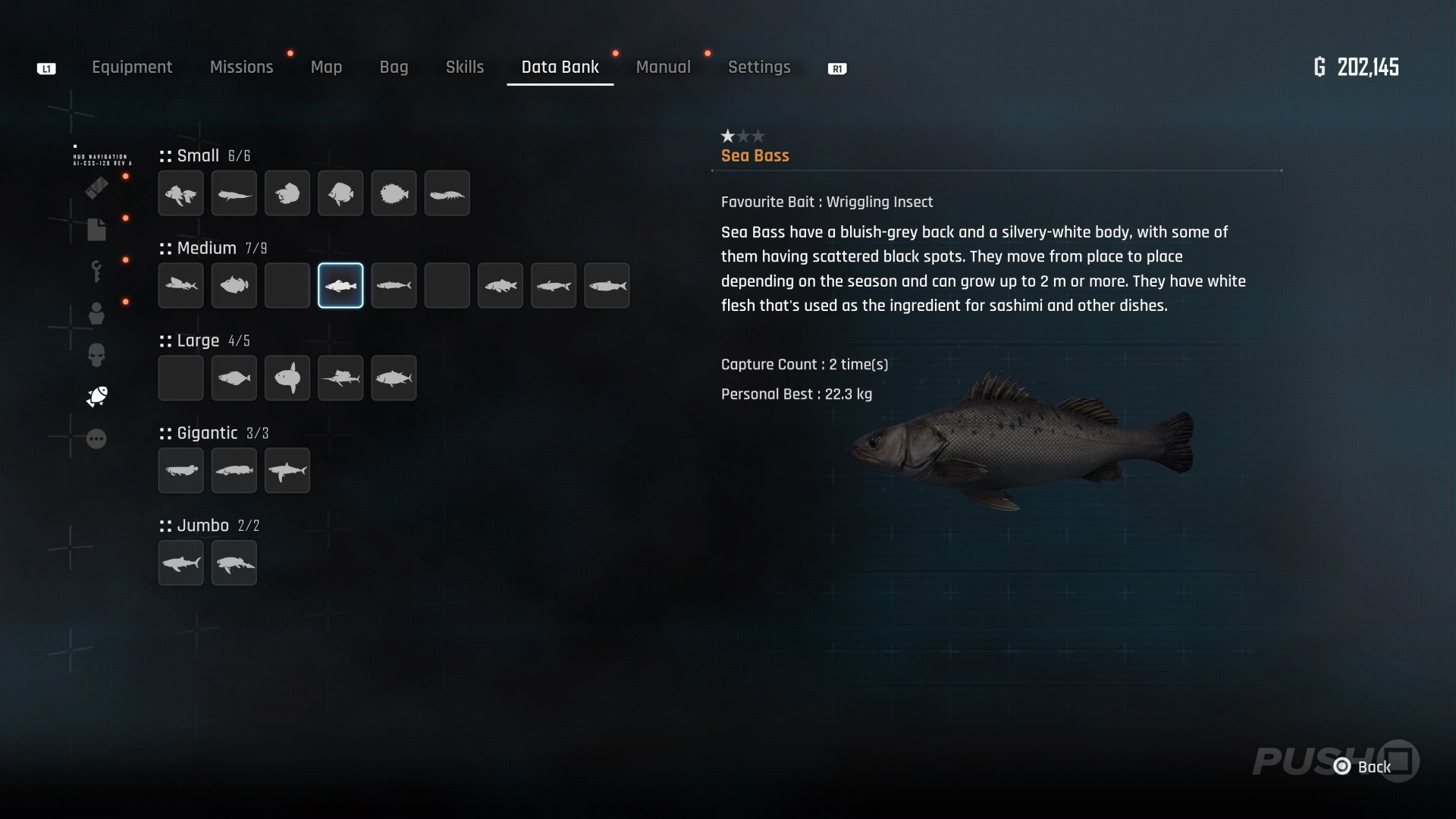Open the Skills tab
The width and height of the screenshot is (1456, 819).
[x=464, y=67]
